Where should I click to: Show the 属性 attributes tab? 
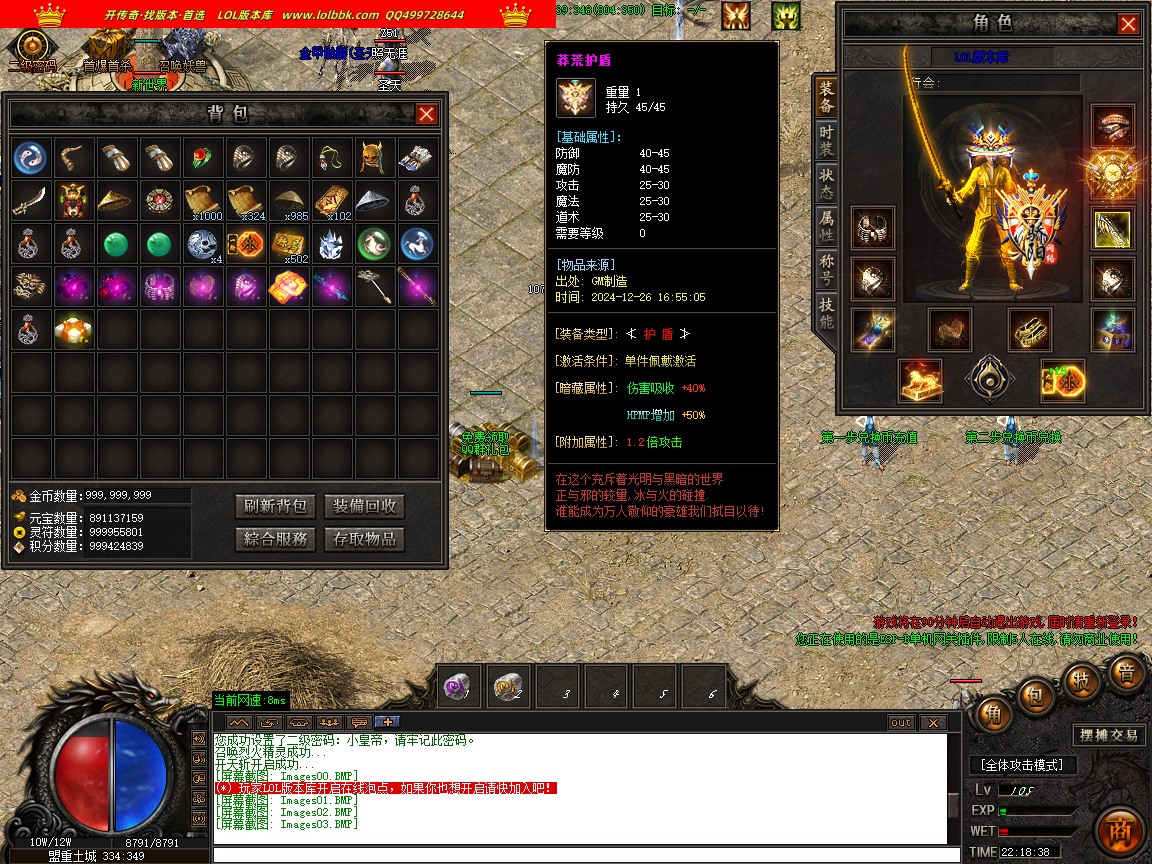pyautogui.click(x=826, y=227)
